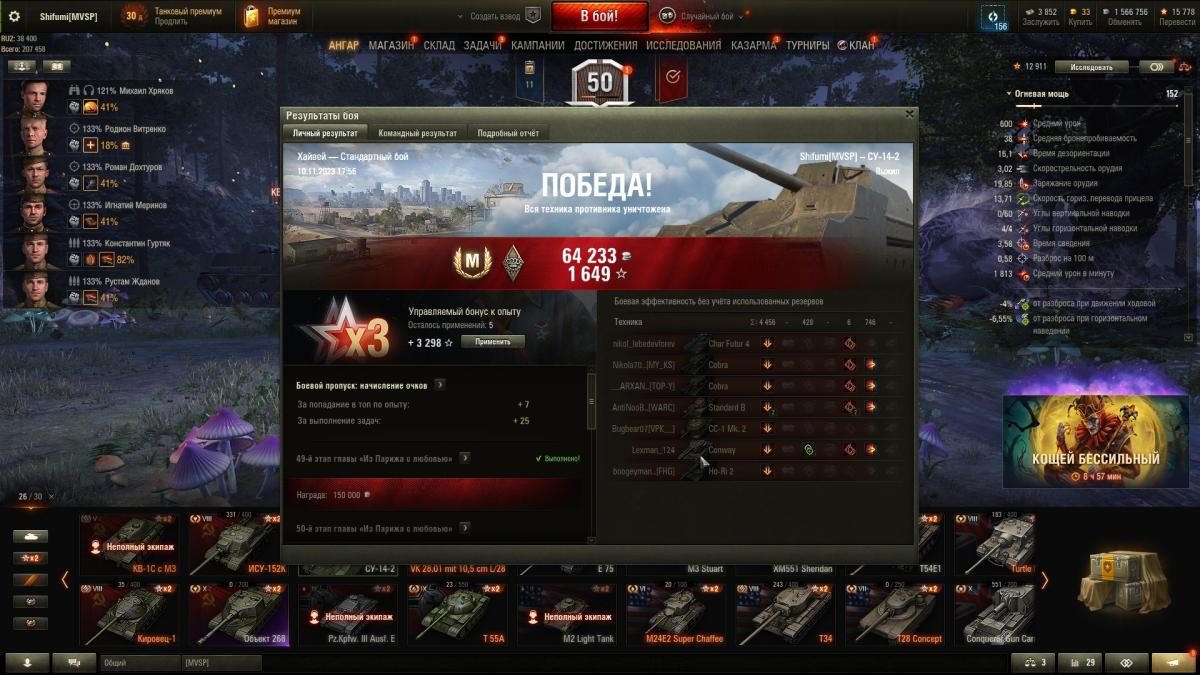The image size is (1200, 675).
Task: Open the МАГАЗИН menu
Action: click(x=390, y=45)
